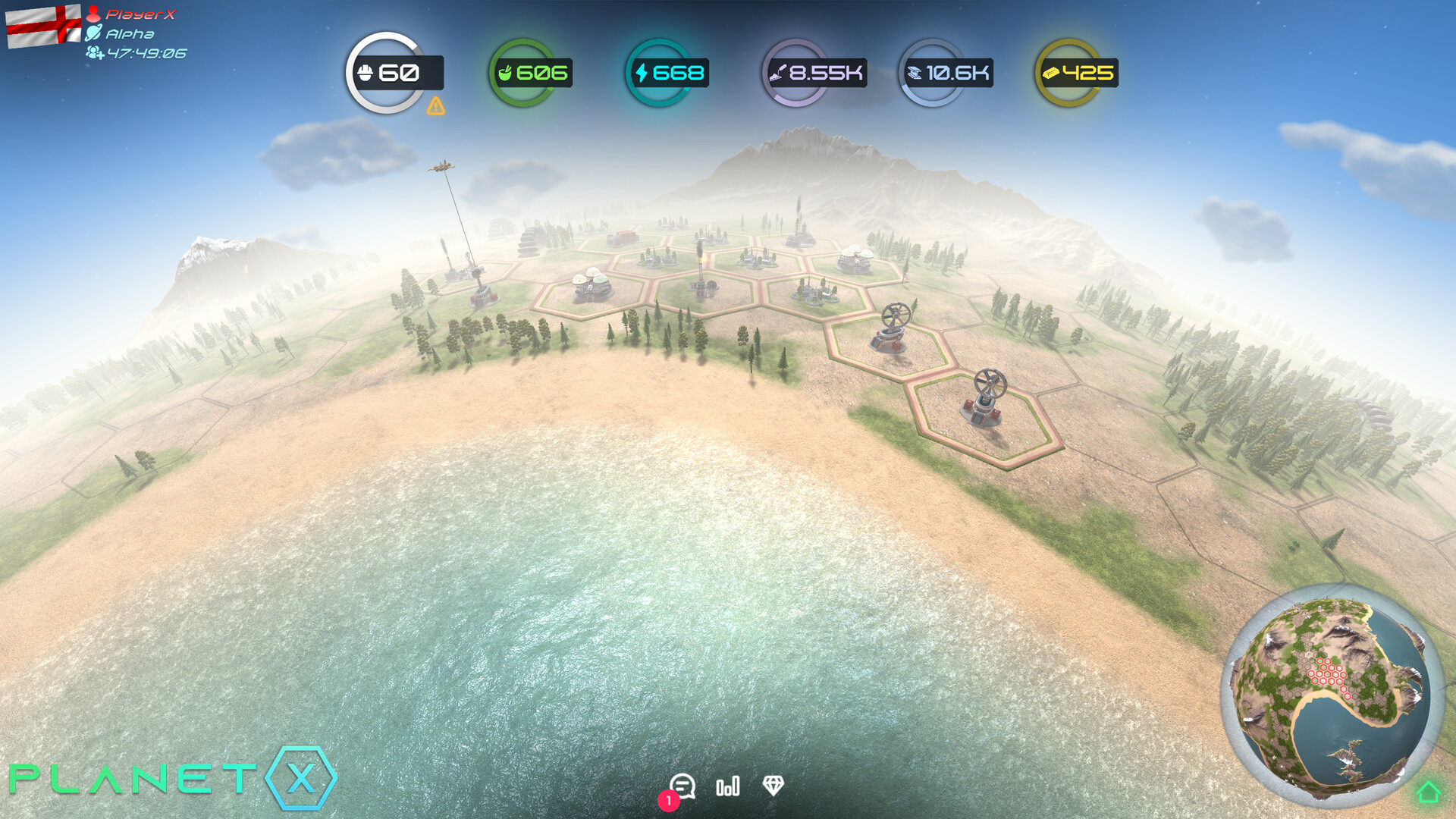
Task: Open the chat message with 1 notification
Action: click(x=683, y=787)
